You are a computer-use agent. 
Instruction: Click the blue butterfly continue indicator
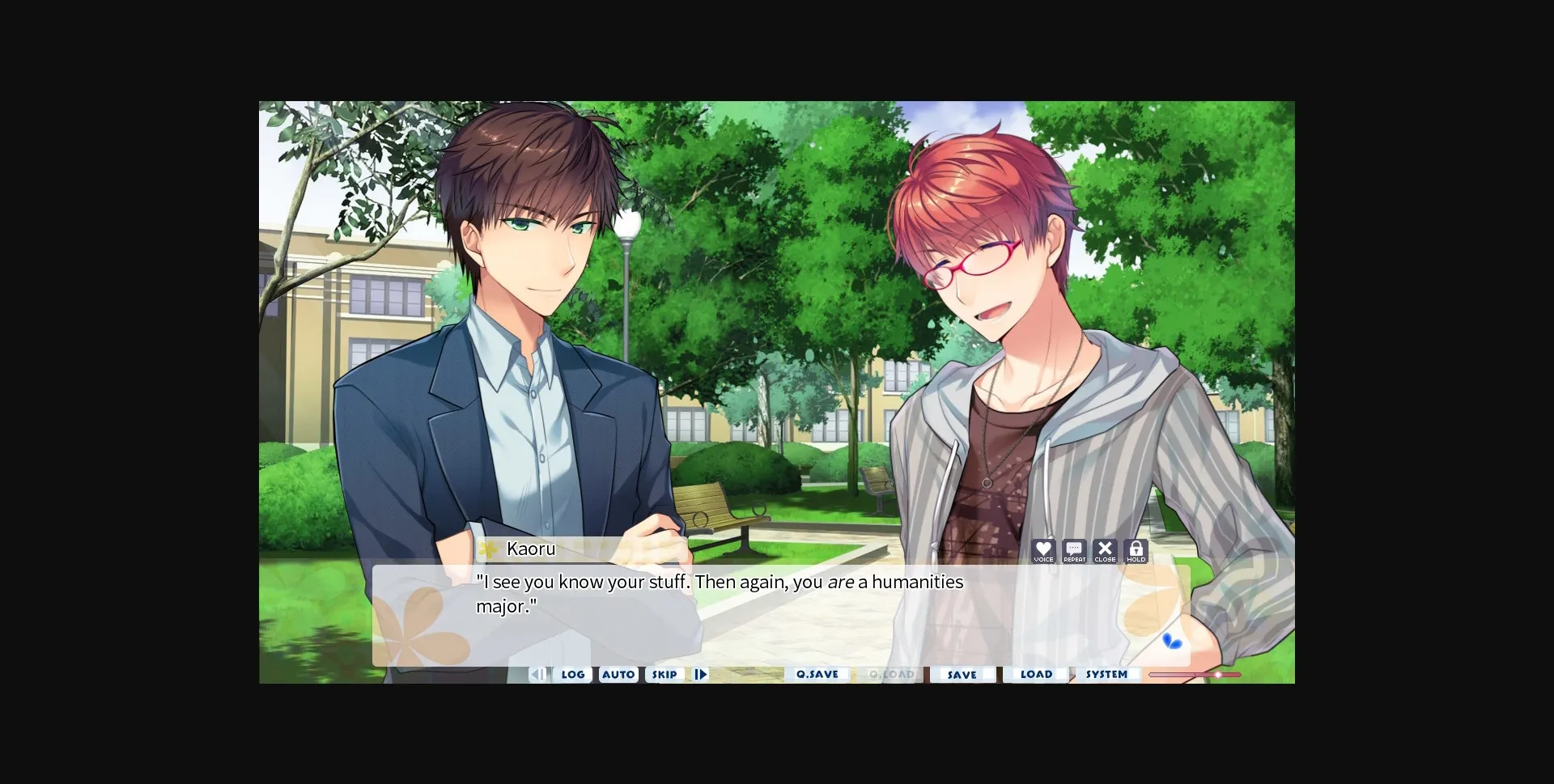(x=1172, y=639)
